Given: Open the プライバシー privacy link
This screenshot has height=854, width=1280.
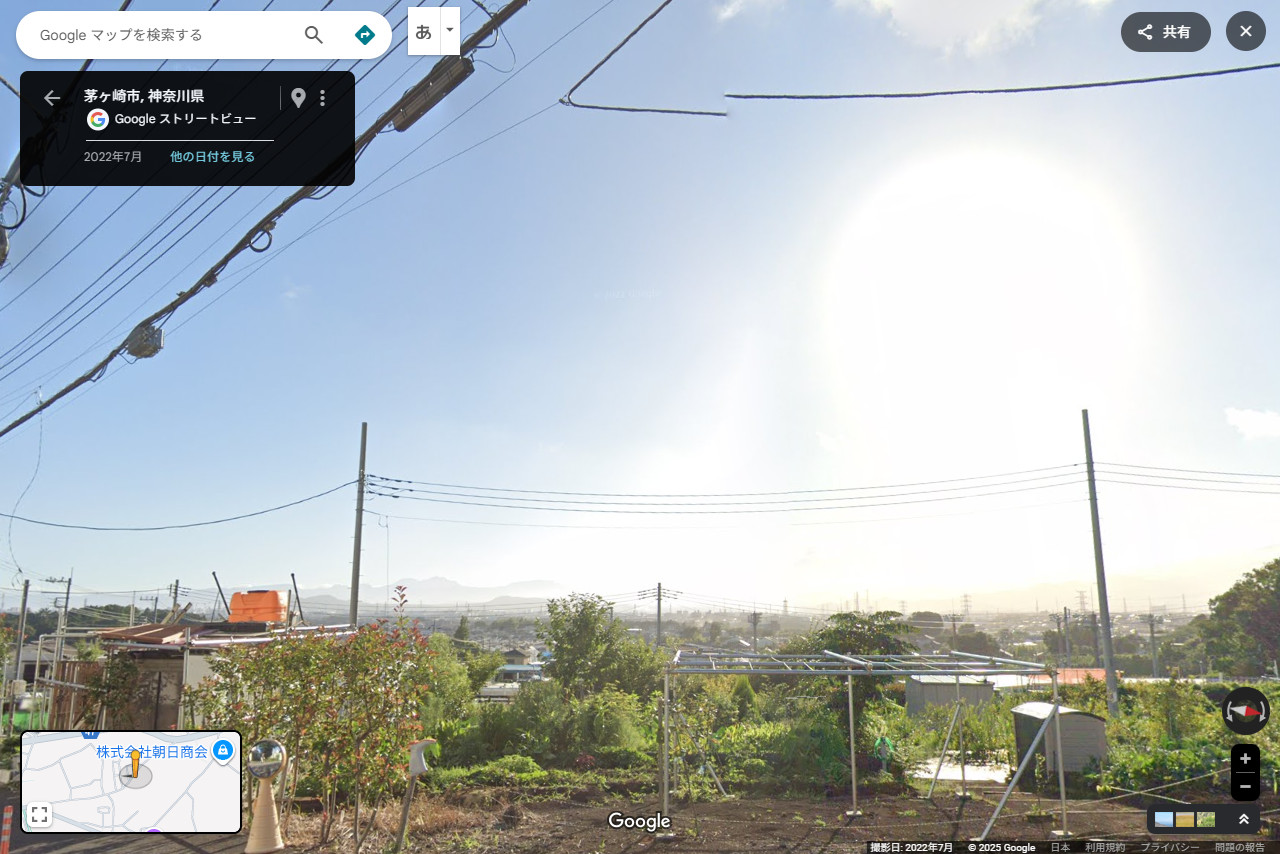Looking at the screenshot, I should (1170, 848).
